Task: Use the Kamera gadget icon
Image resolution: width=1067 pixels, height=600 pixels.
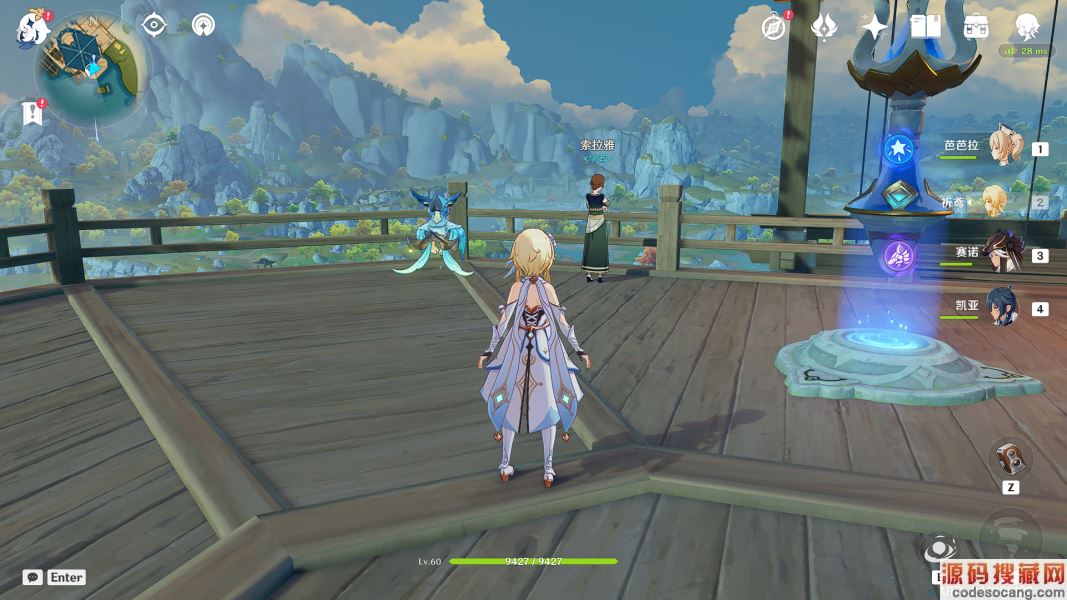Action: click(x=1010, y=459)
